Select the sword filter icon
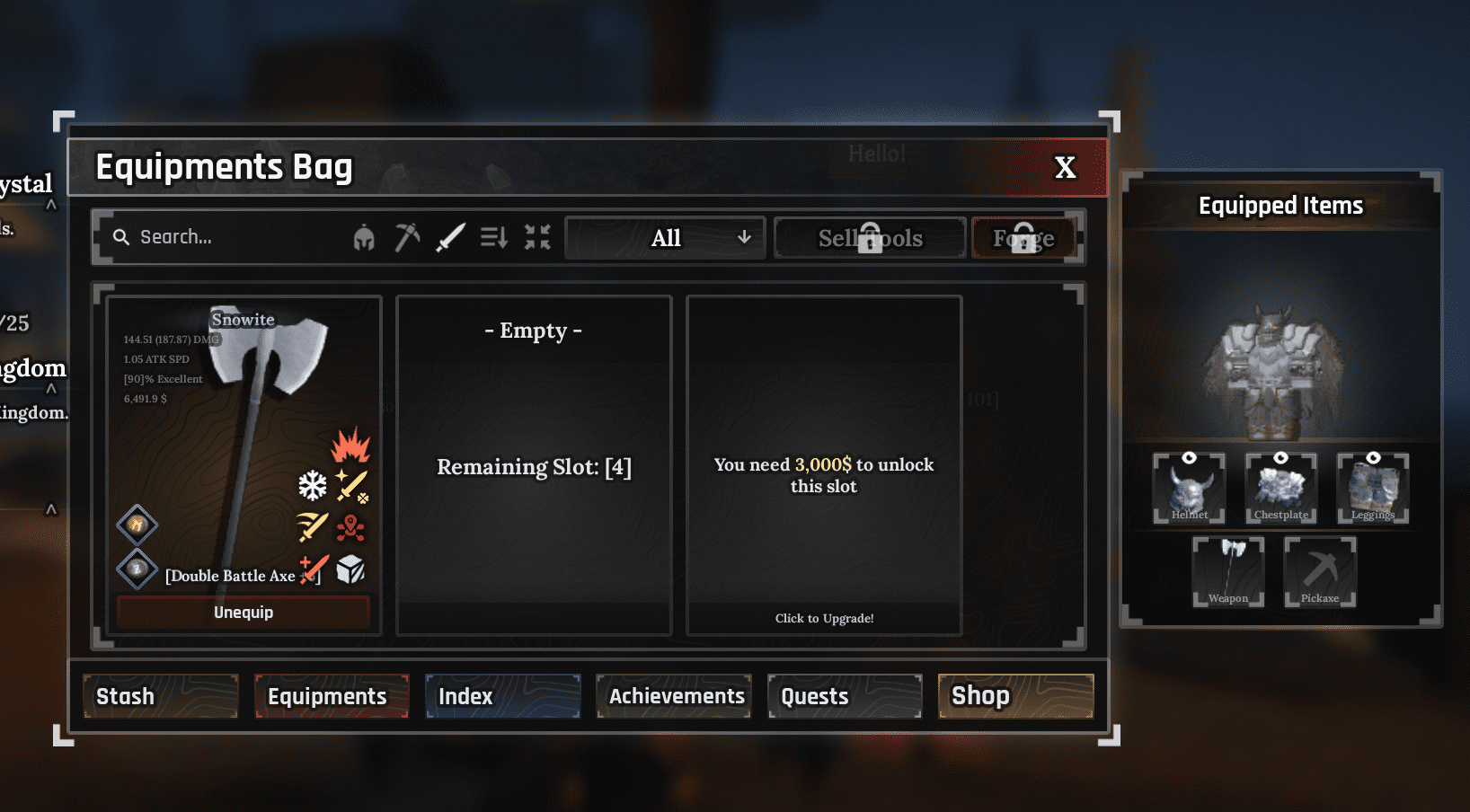This screenshot has width=1470, height=812. [451, 236]
